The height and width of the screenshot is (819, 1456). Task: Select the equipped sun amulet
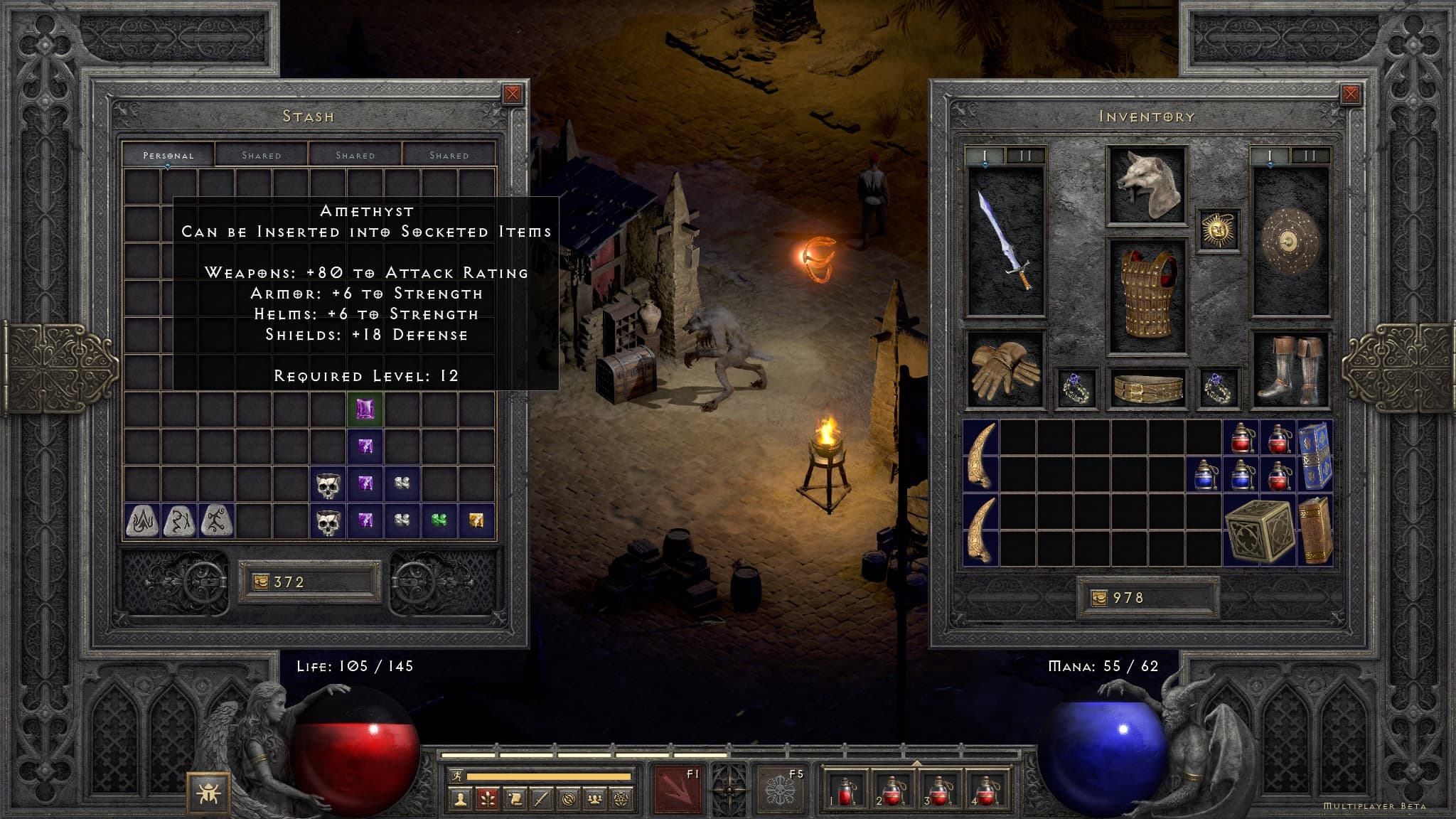click(x=1219, y=230)
